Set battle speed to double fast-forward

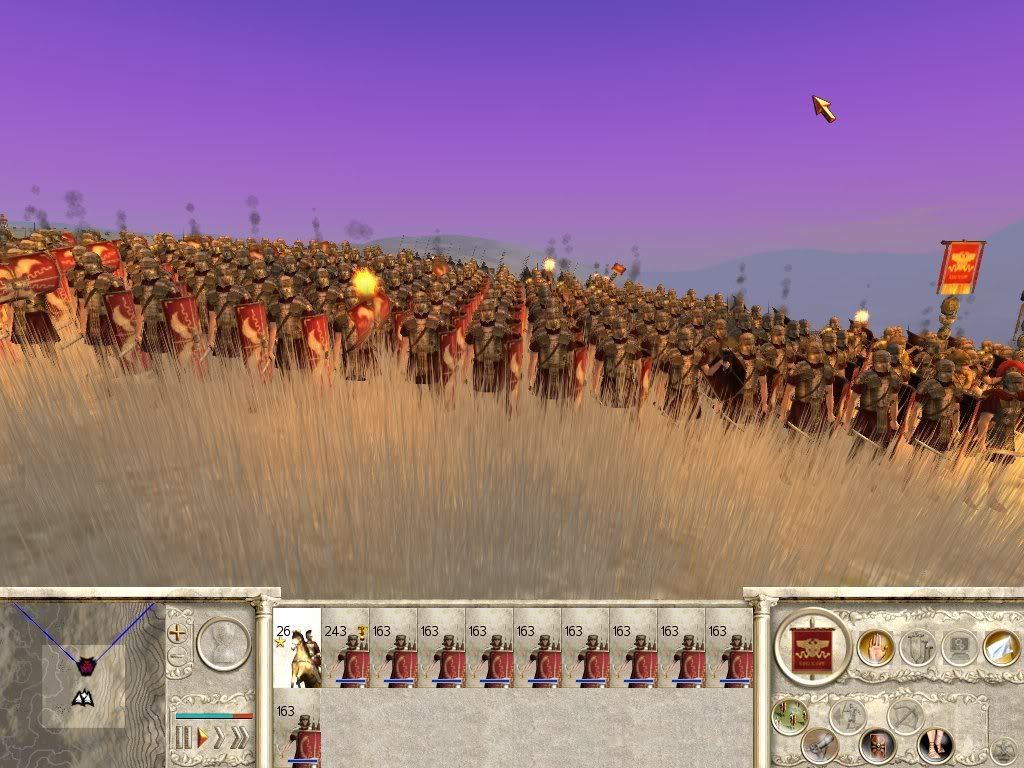(220, 738)
